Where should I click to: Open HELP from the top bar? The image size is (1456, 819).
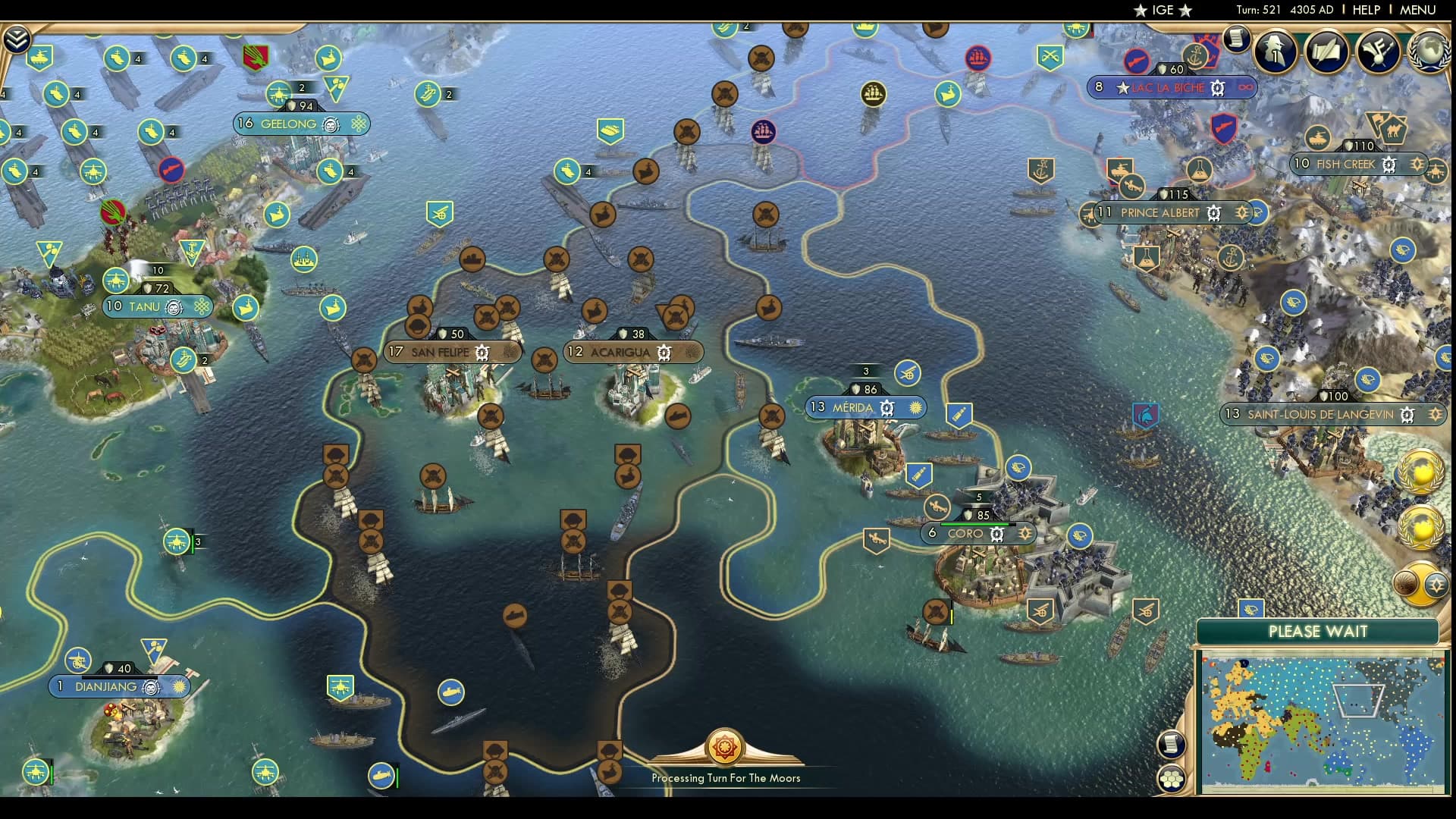click(x=1366, y=11)
